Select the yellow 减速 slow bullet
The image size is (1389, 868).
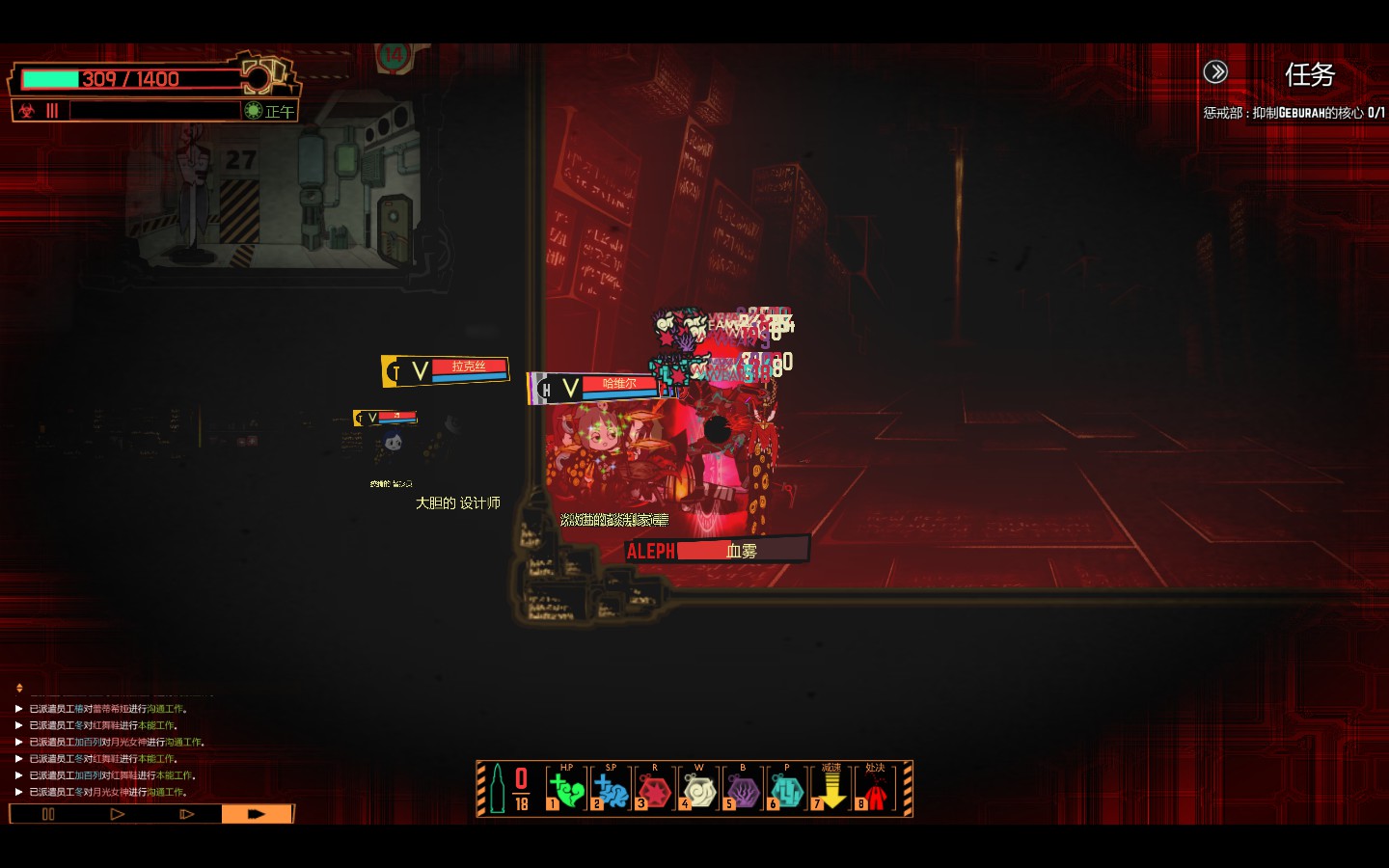coord(831,790)
